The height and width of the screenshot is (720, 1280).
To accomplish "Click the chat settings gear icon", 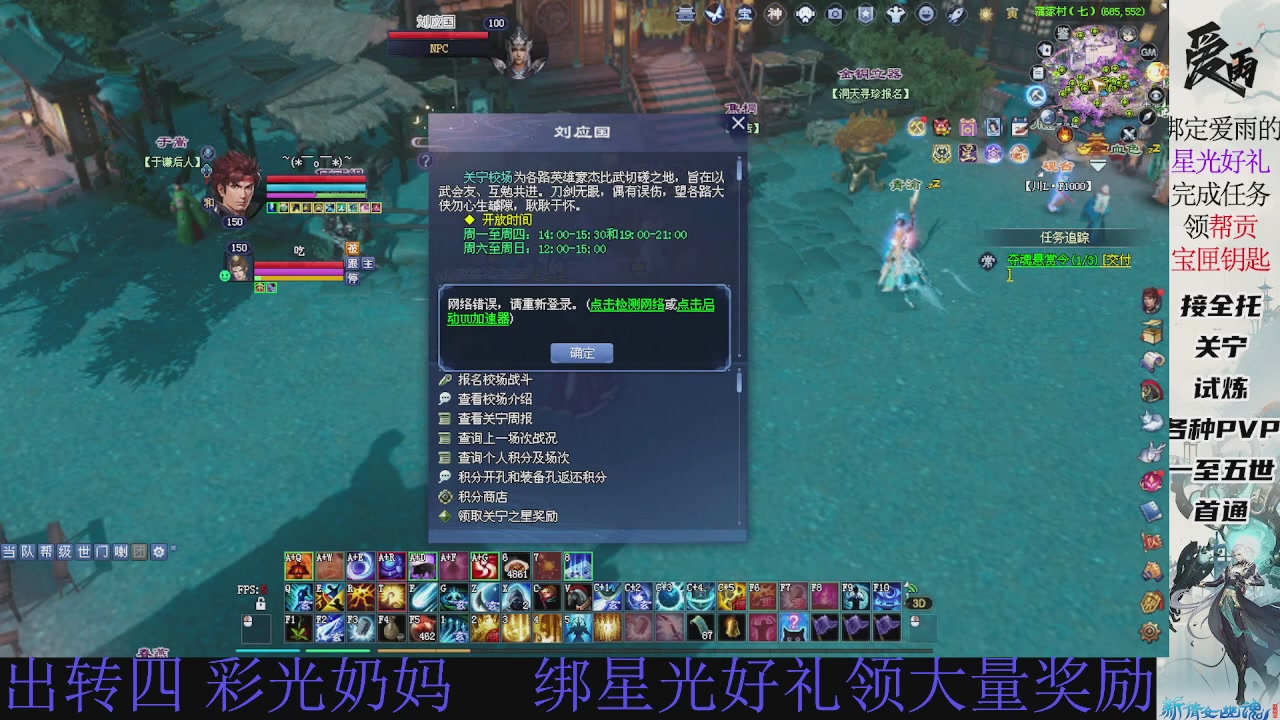I will tap(158, 552).
